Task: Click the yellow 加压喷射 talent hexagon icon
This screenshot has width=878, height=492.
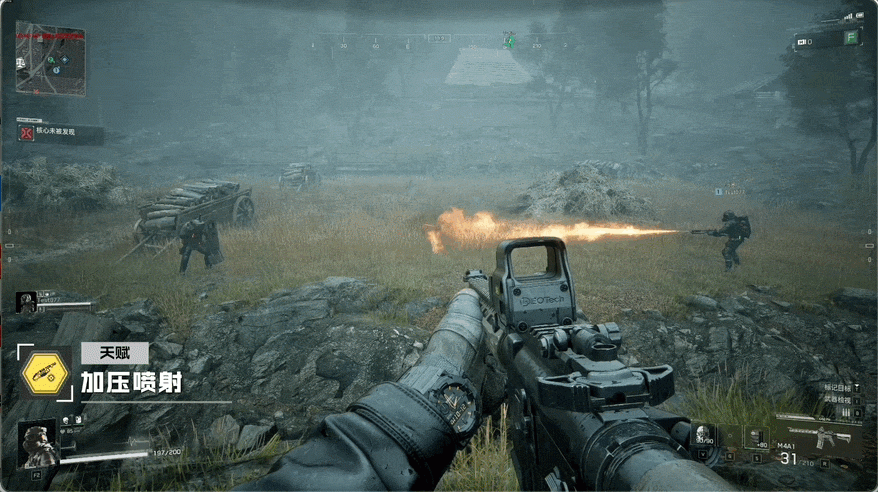Action: (x=46, y=375)
